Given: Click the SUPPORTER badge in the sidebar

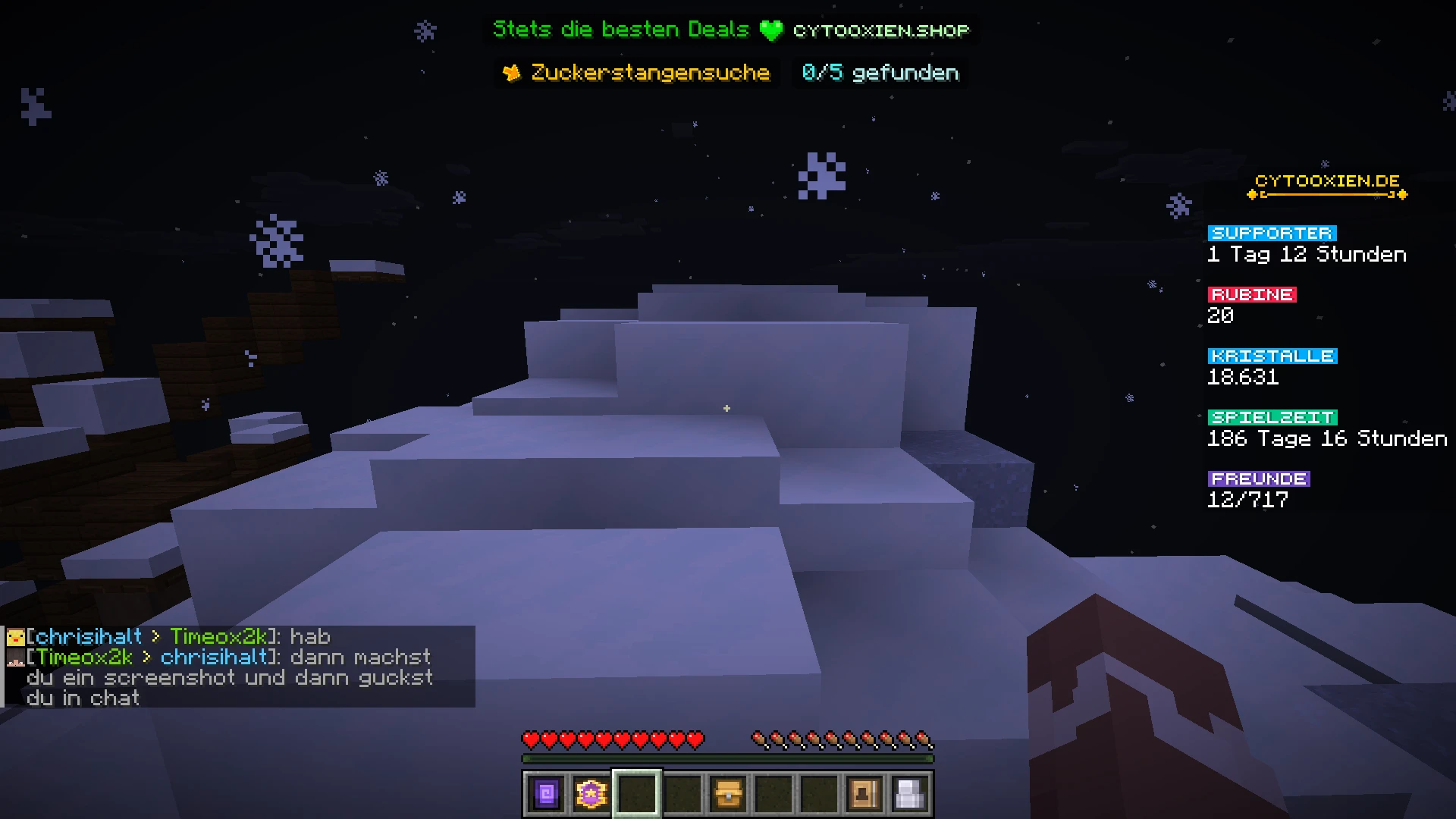Looking at the screenshot, I should (1272, 233).
